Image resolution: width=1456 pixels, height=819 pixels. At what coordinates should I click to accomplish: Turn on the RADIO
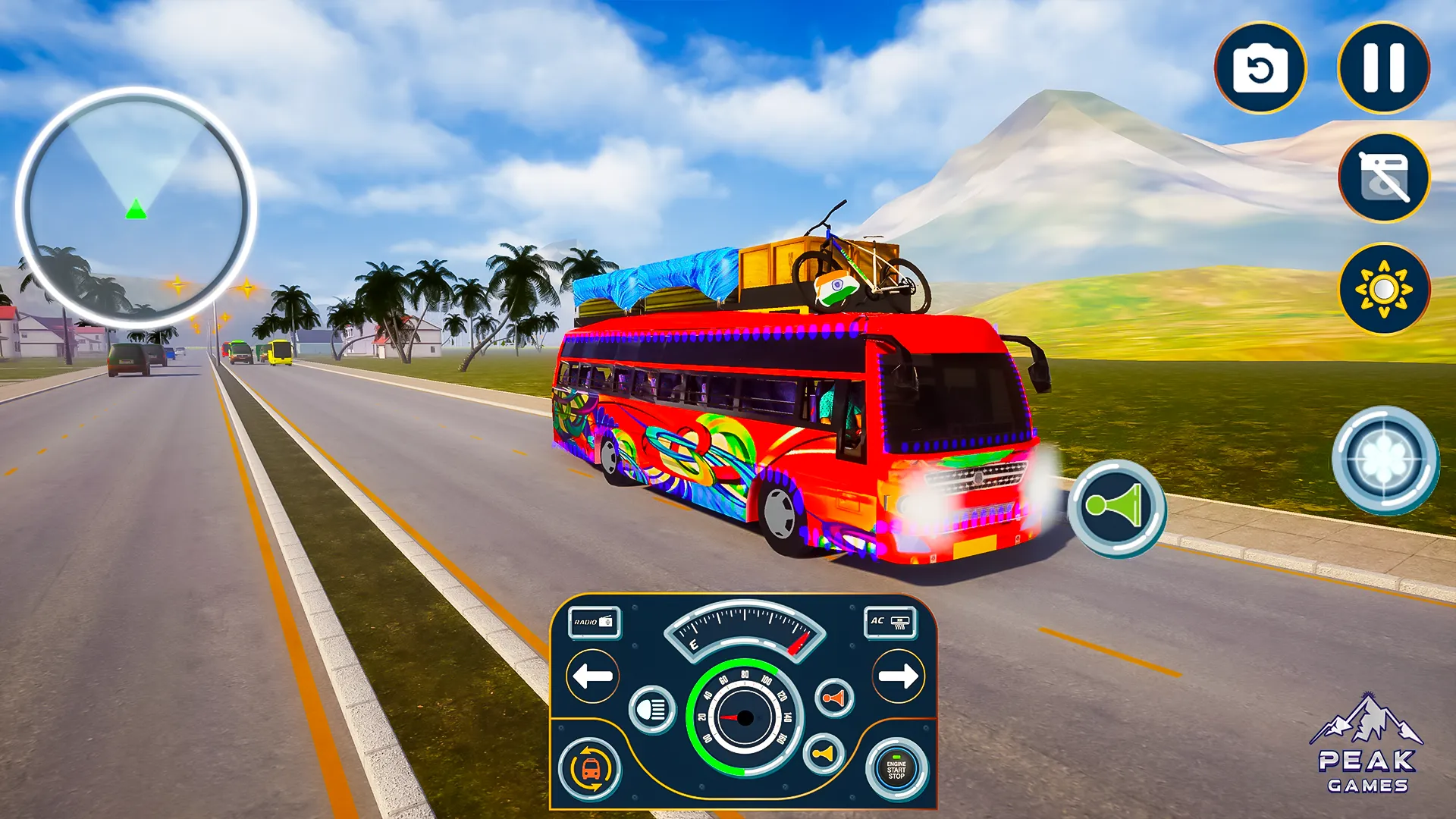593,621
